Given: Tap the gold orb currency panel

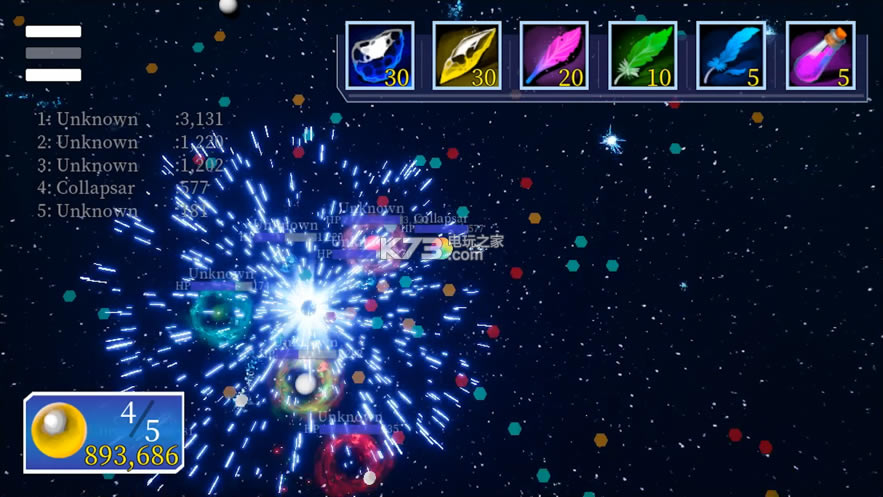Looking at the screenshot, I should tap(104, 432).
